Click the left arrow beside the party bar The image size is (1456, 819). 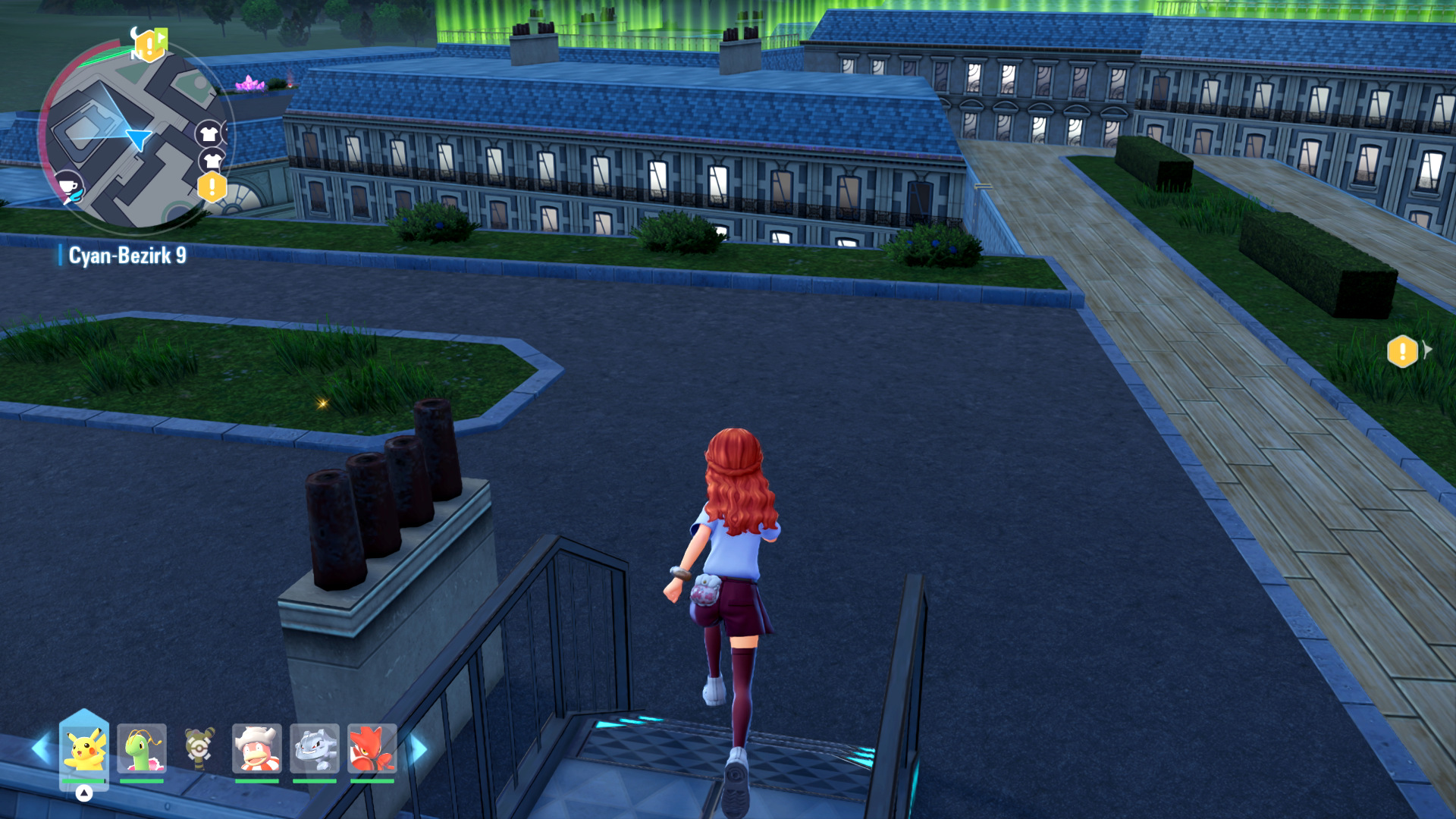click(x=40, y=749)
